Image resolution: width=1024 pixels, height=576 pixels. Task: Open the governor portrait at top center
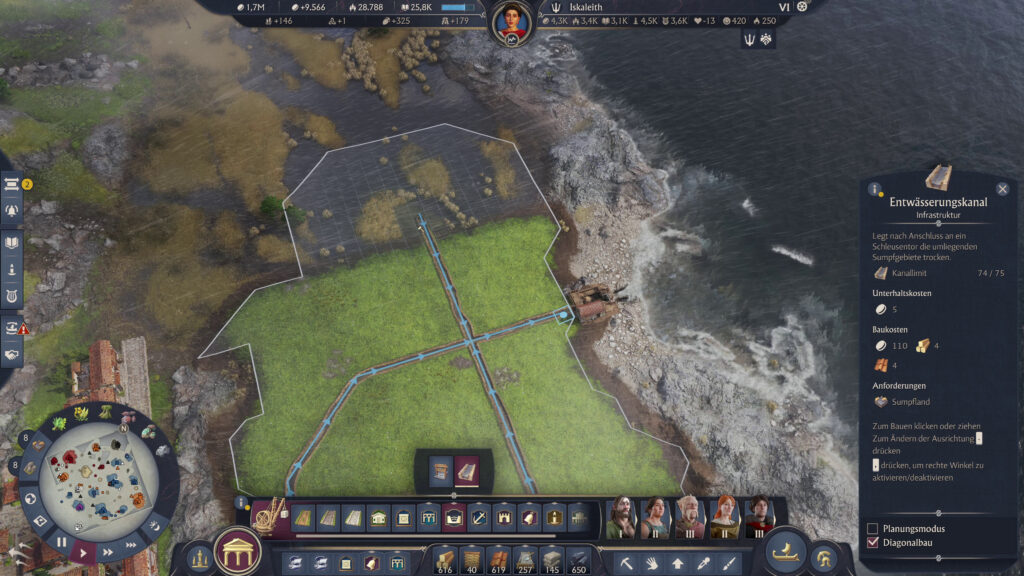click(x=511, y=19)
